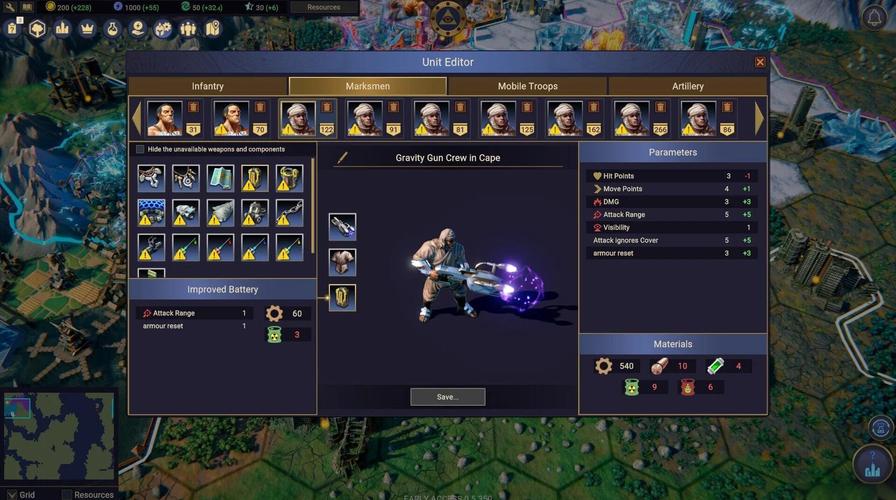Open the Mobile Troops tab
The image size is (896, 500).
pyautogui.click(x=527, y=86)
